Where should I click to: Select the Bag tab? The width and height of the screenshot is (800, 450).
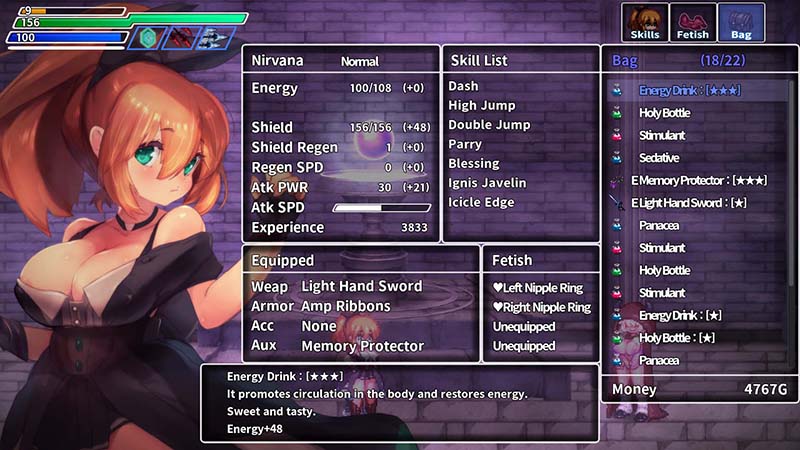741,23
